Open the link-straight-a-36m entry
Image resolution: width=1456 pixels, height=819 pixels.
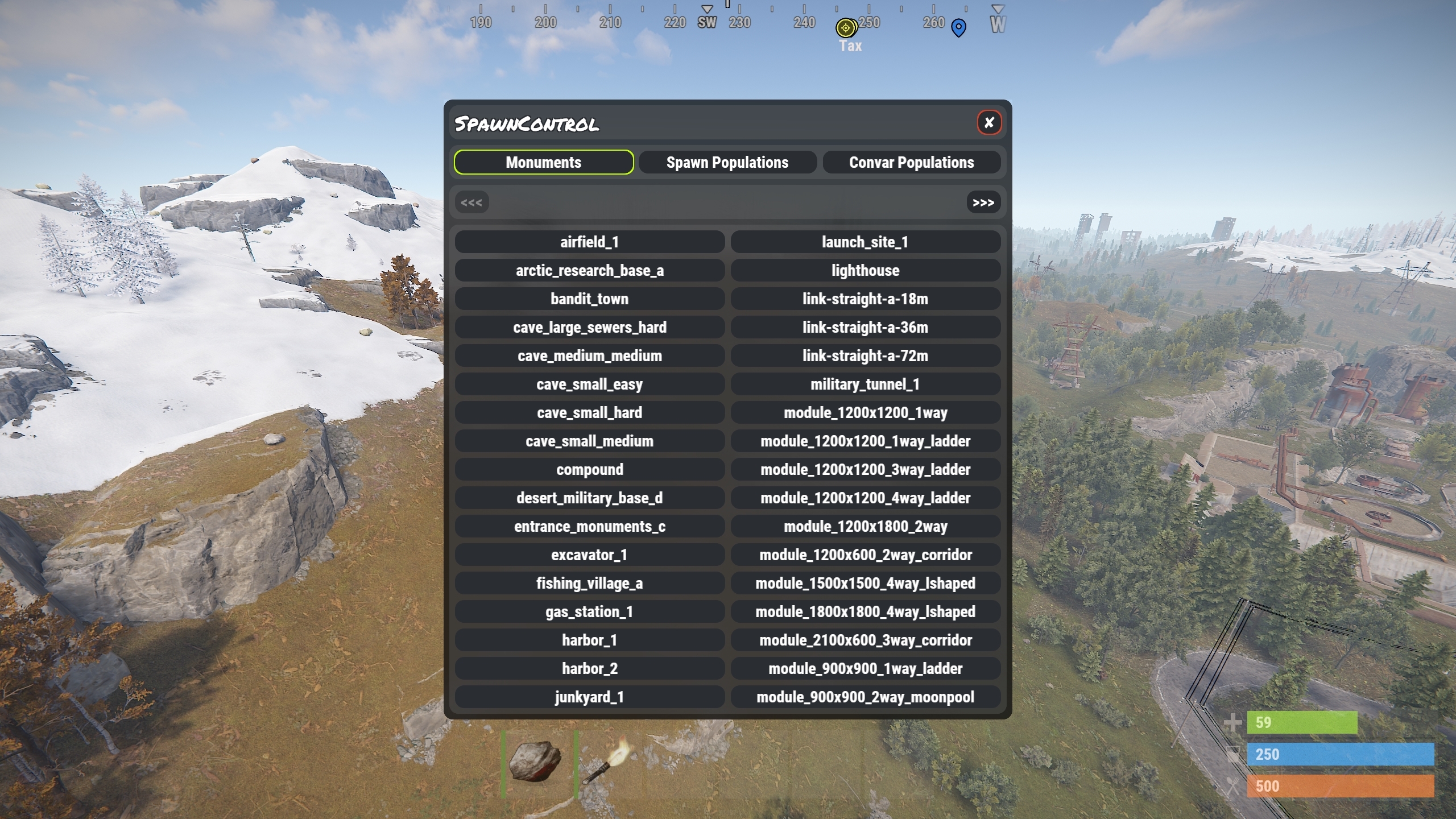(x=864, y=327)
